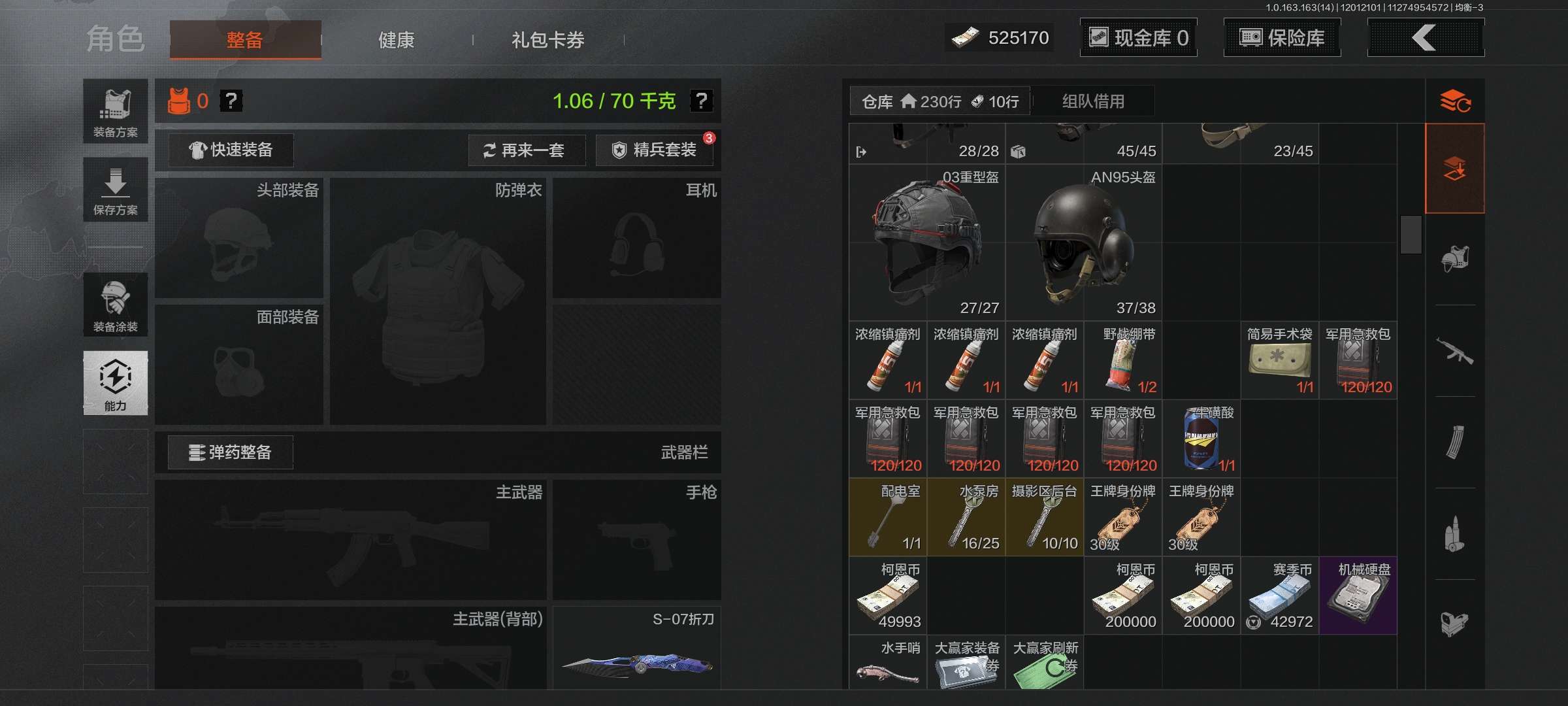Switch to the 礼包卡券 tab
The image size is (1568, 706).
(x=548, y=41)
